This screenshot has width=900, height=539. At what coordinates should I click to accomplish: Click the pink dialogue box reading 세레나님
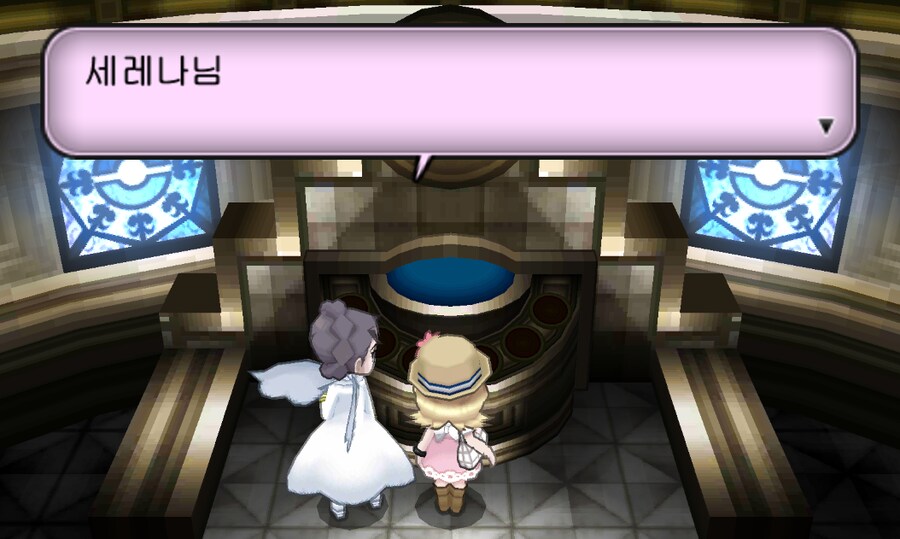click(x=450, y=92)
